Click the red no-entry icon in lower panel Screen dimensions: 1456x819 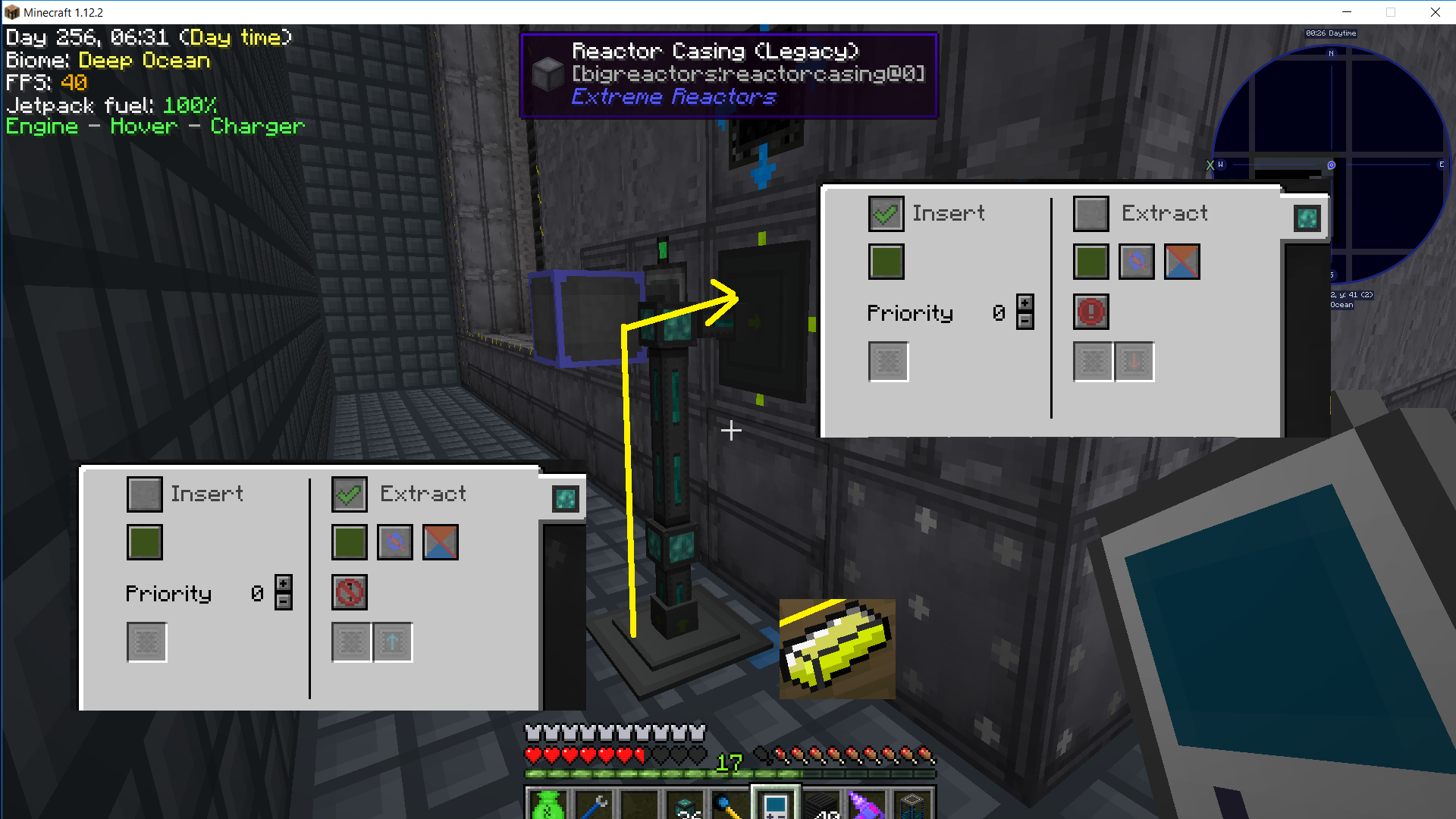click(x=349, y=592)
